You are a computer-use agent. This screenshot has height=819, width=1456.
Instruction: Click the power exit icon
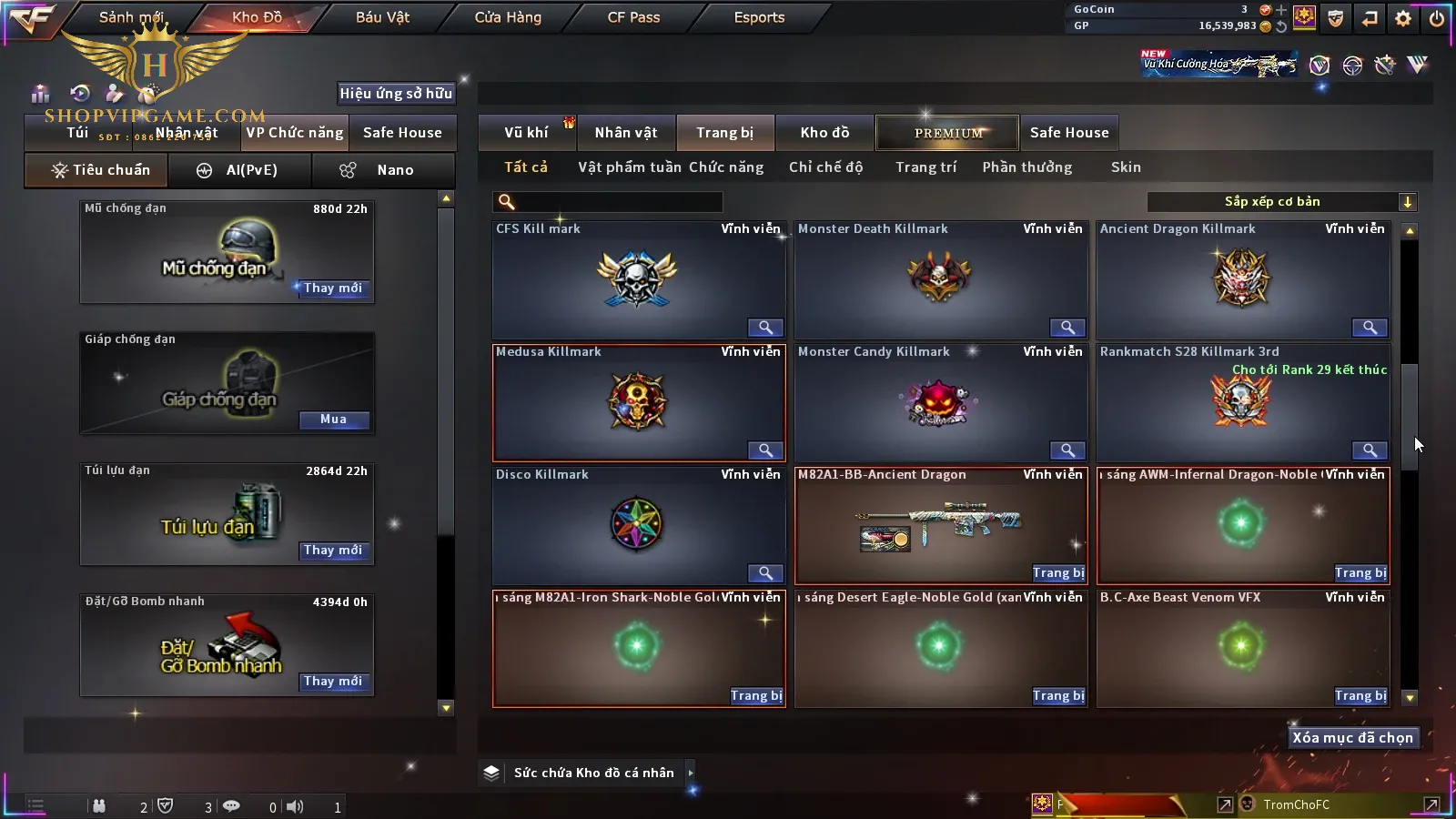click(x=1437, y=18)
